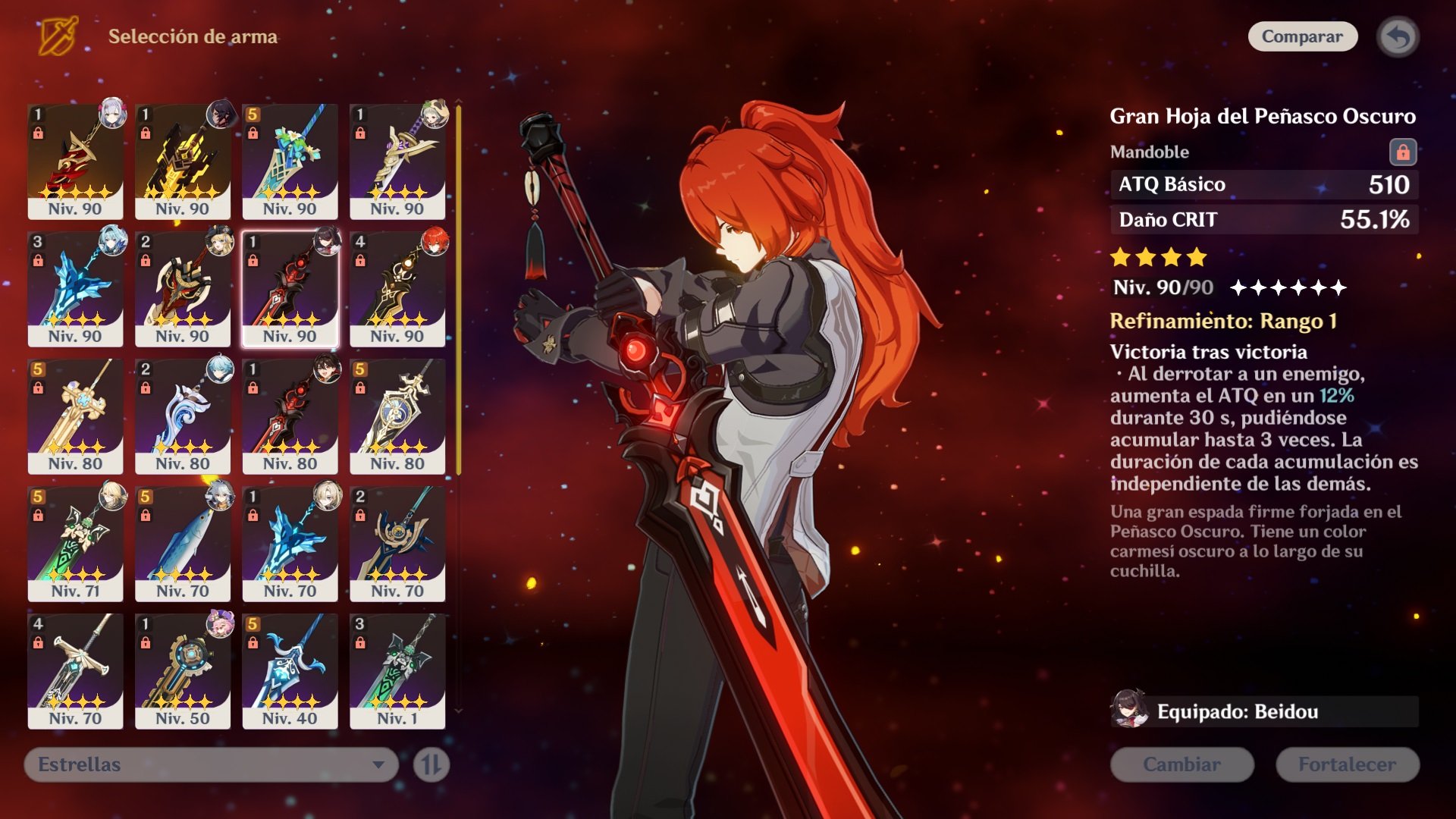The height and width of the screenshot is (819, 1456).
Task: Pick the green claymore at Niv. 1
Action: 397,670
